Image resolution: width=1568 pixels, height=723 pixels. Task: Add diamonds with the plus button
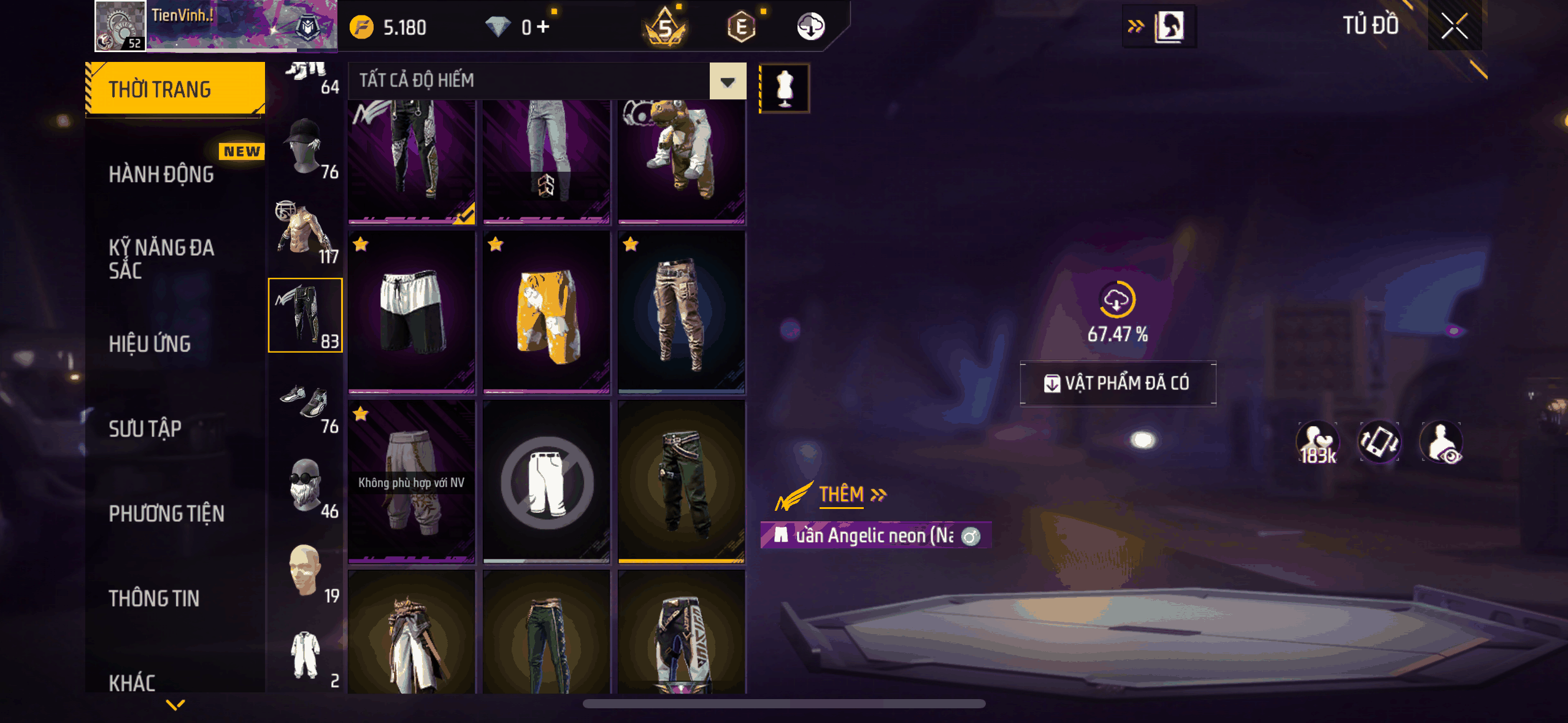(x=543, y=27)
